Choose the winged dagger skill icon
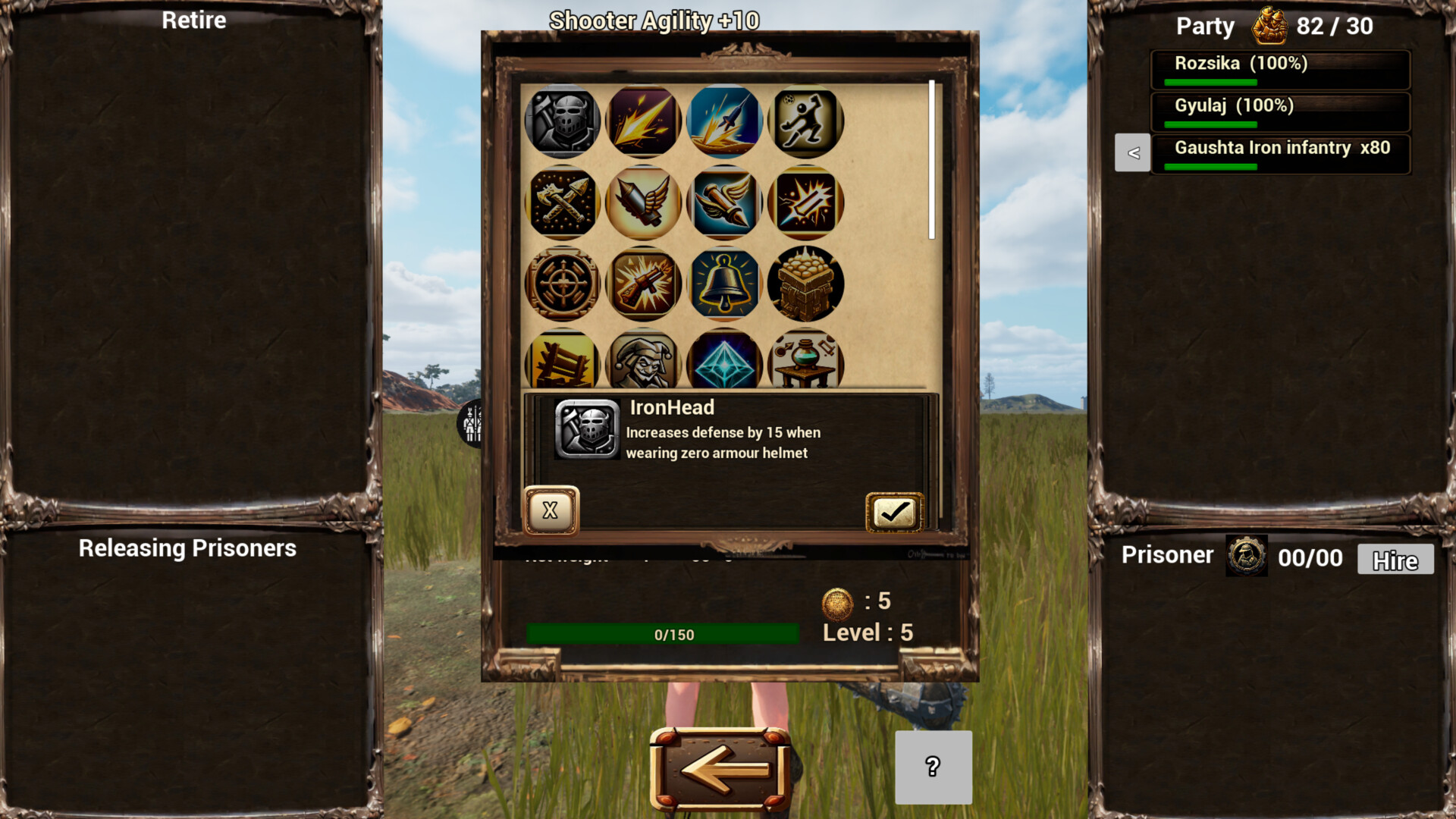The image size is (1456, 819). tap(643, 203)
